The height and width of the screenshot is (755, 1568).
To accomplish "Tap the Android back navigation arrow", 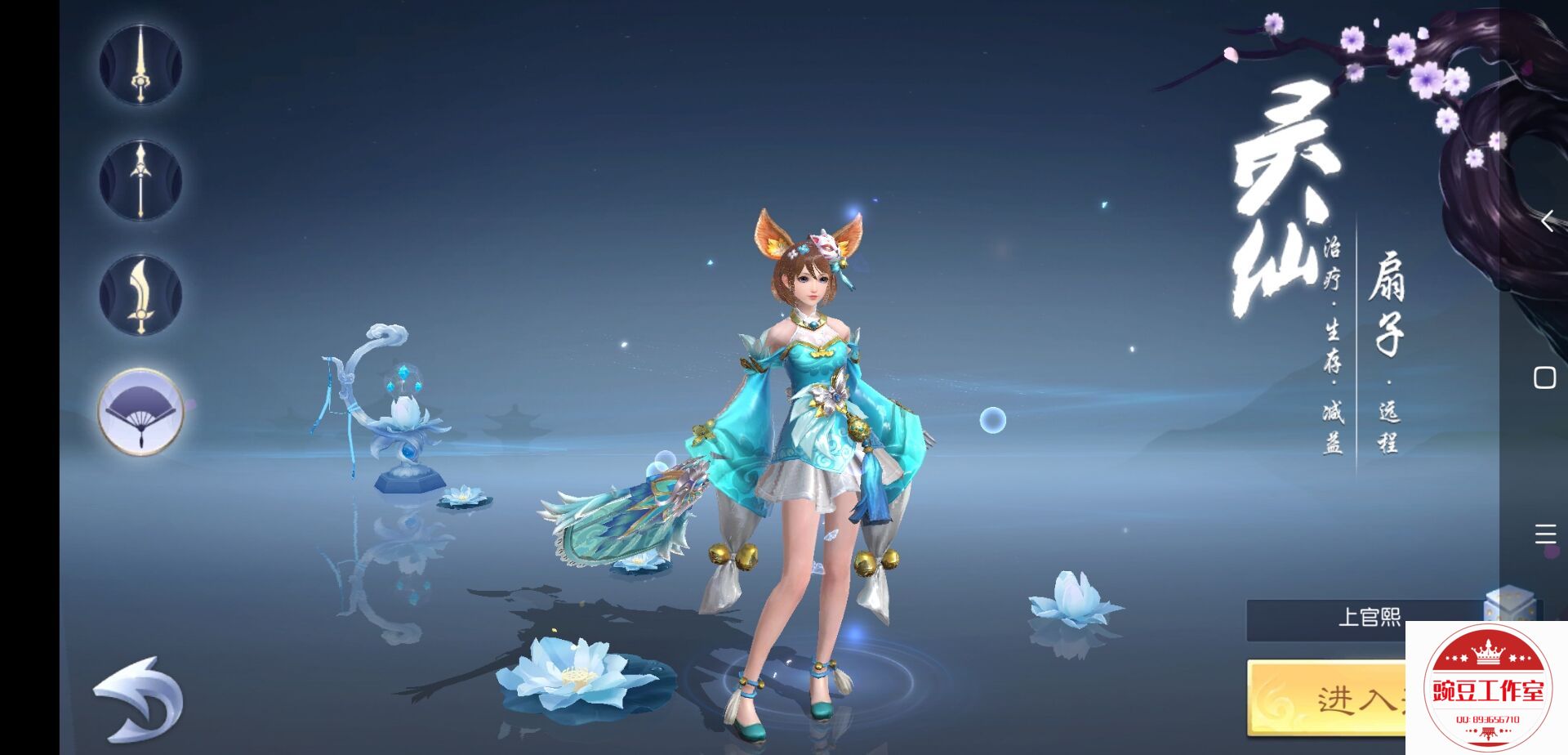I will [x=1546, y=221].
